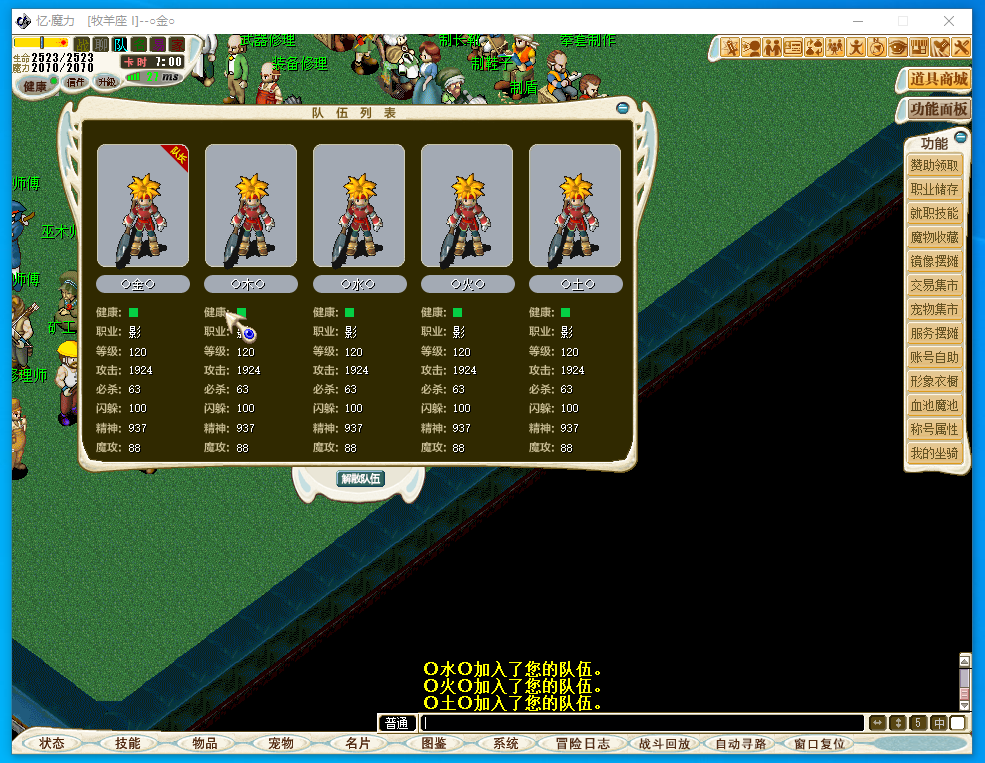985x763 pixels.
Task: Show the 宠物 pets window
Action: coord(281,743)
